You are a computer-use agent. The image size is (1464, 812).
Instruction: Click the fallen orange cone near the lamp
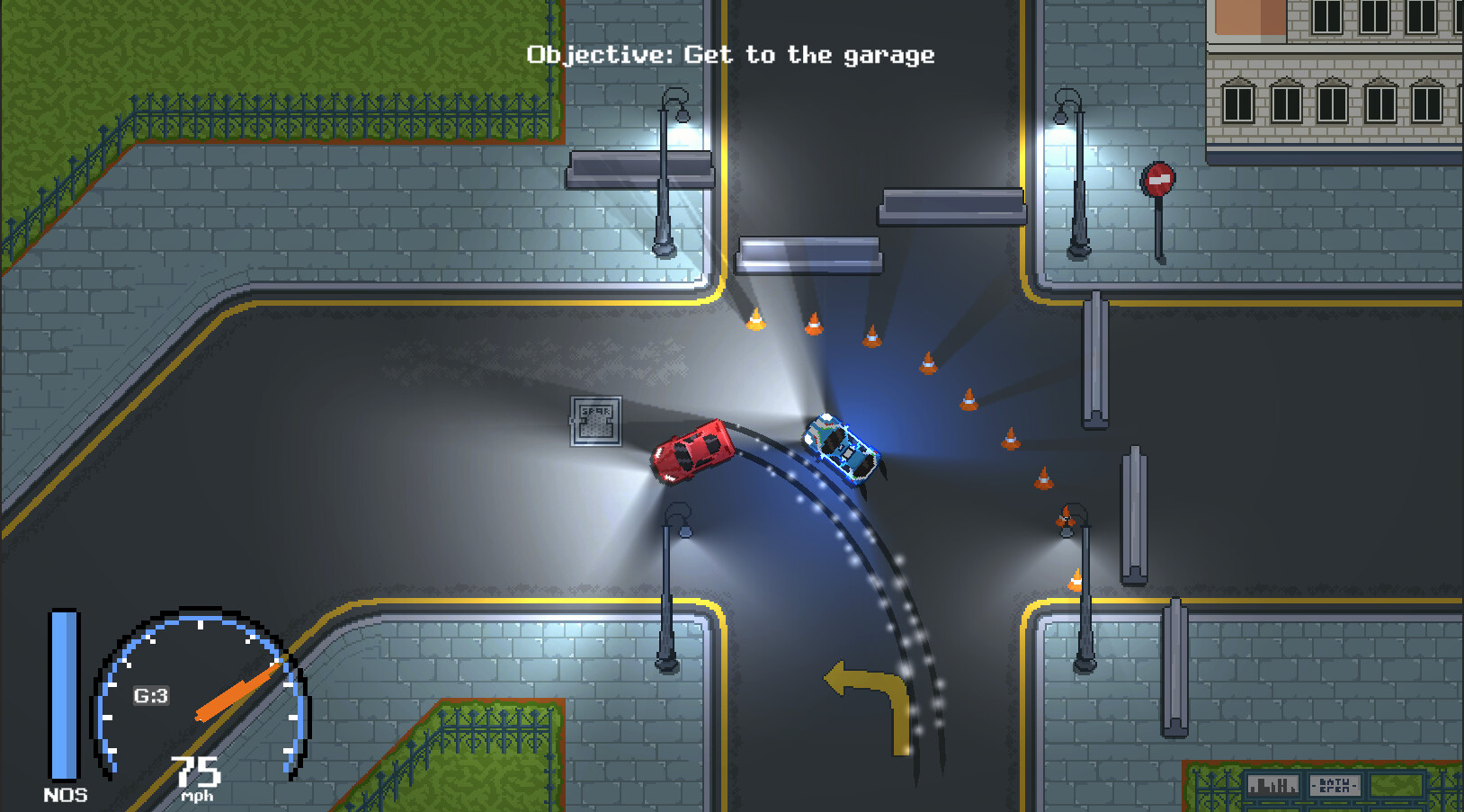1066,517
